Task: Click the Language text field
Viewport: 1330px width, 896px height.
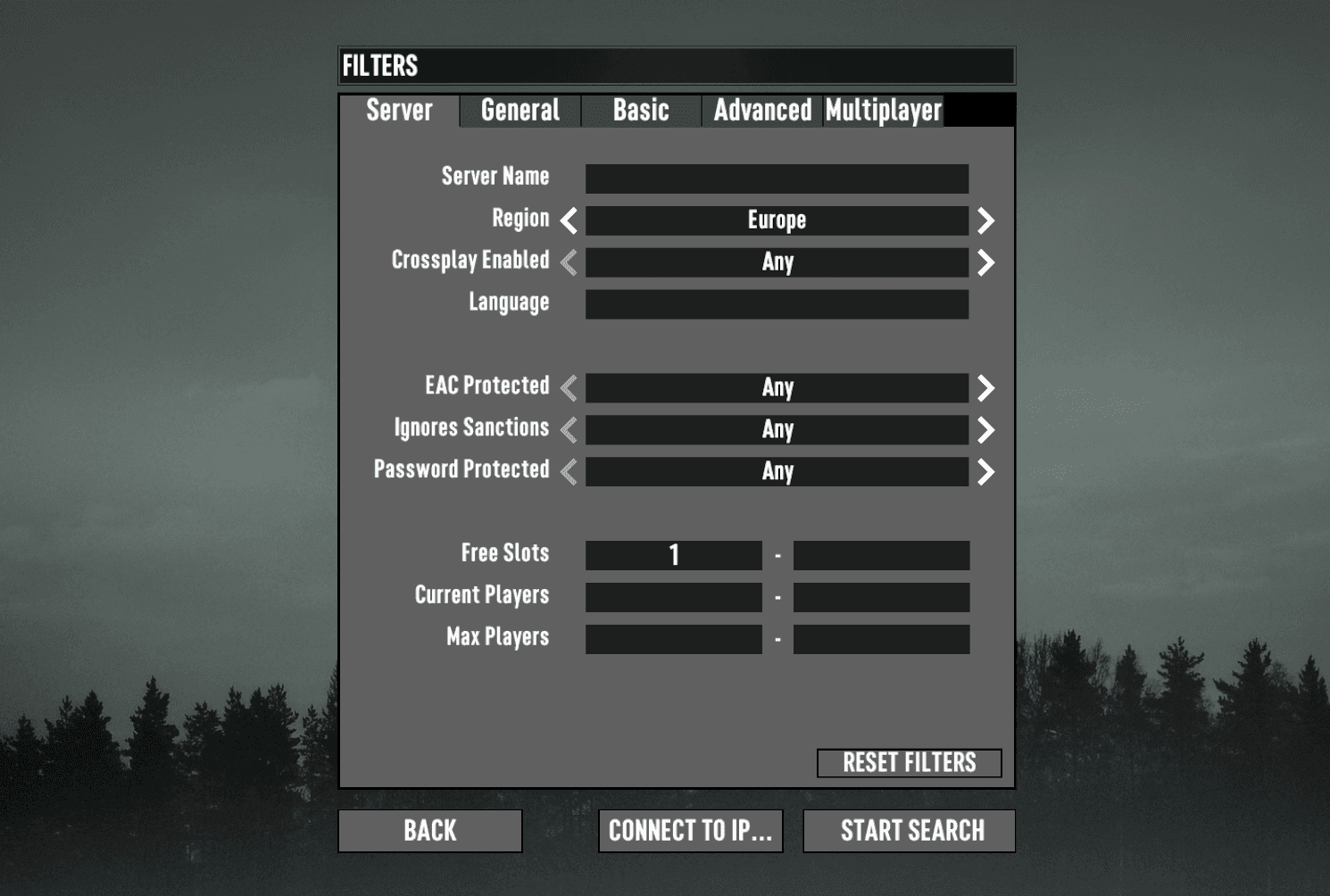Action: coord(777,303)
